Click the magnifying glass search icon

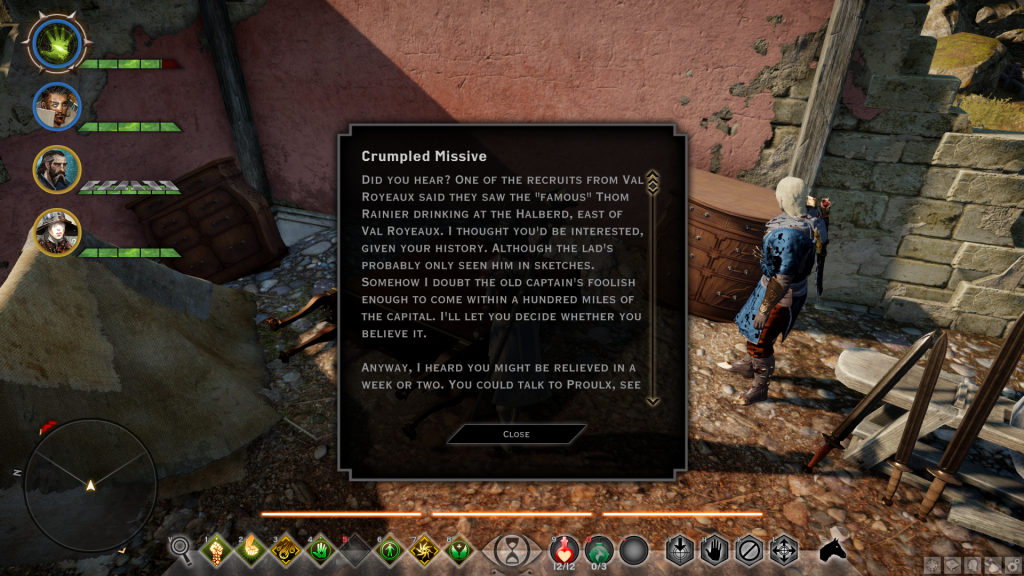181,548
